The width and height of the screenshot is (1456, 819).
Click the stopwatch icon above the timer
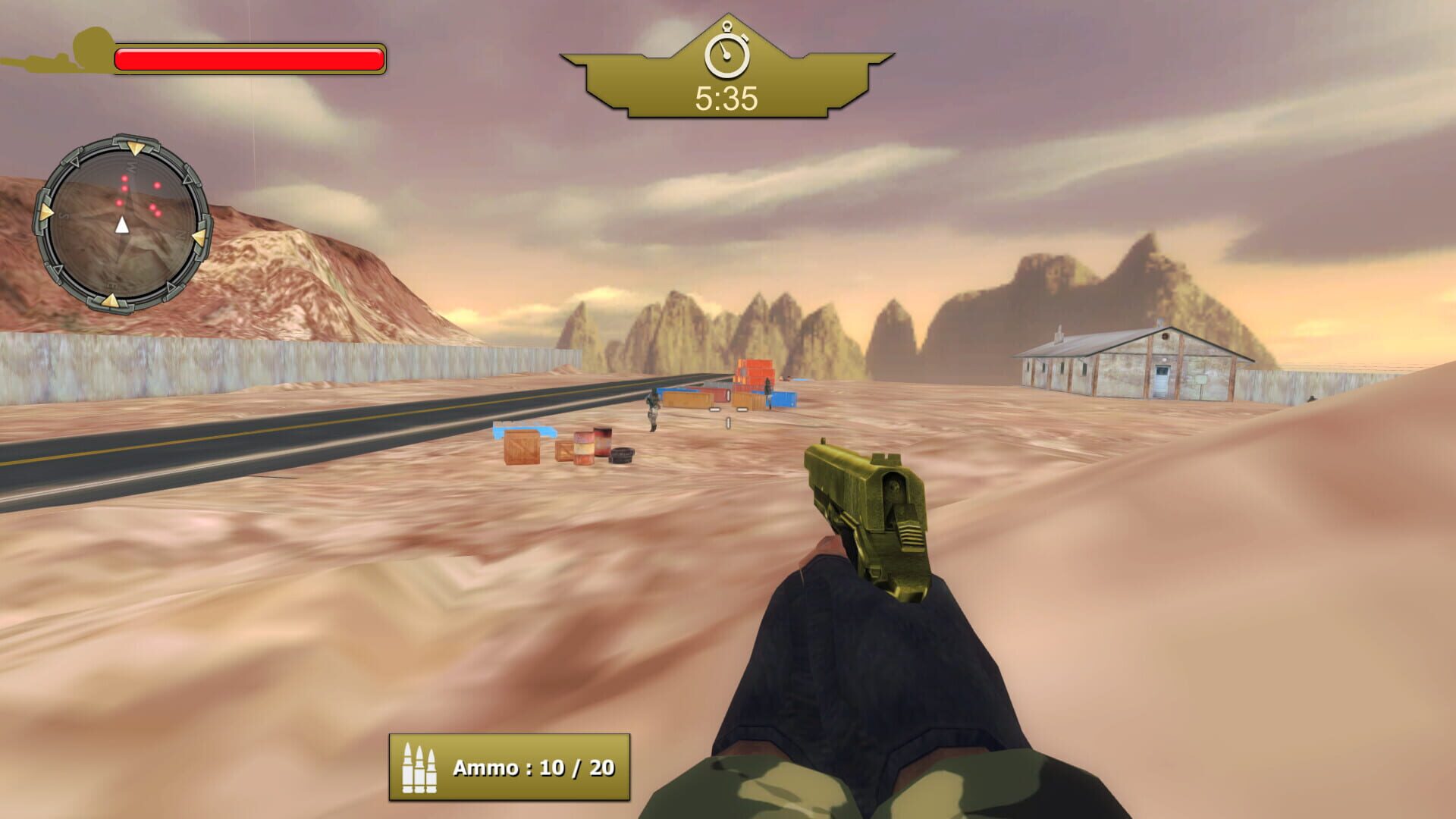coord(726,55)
